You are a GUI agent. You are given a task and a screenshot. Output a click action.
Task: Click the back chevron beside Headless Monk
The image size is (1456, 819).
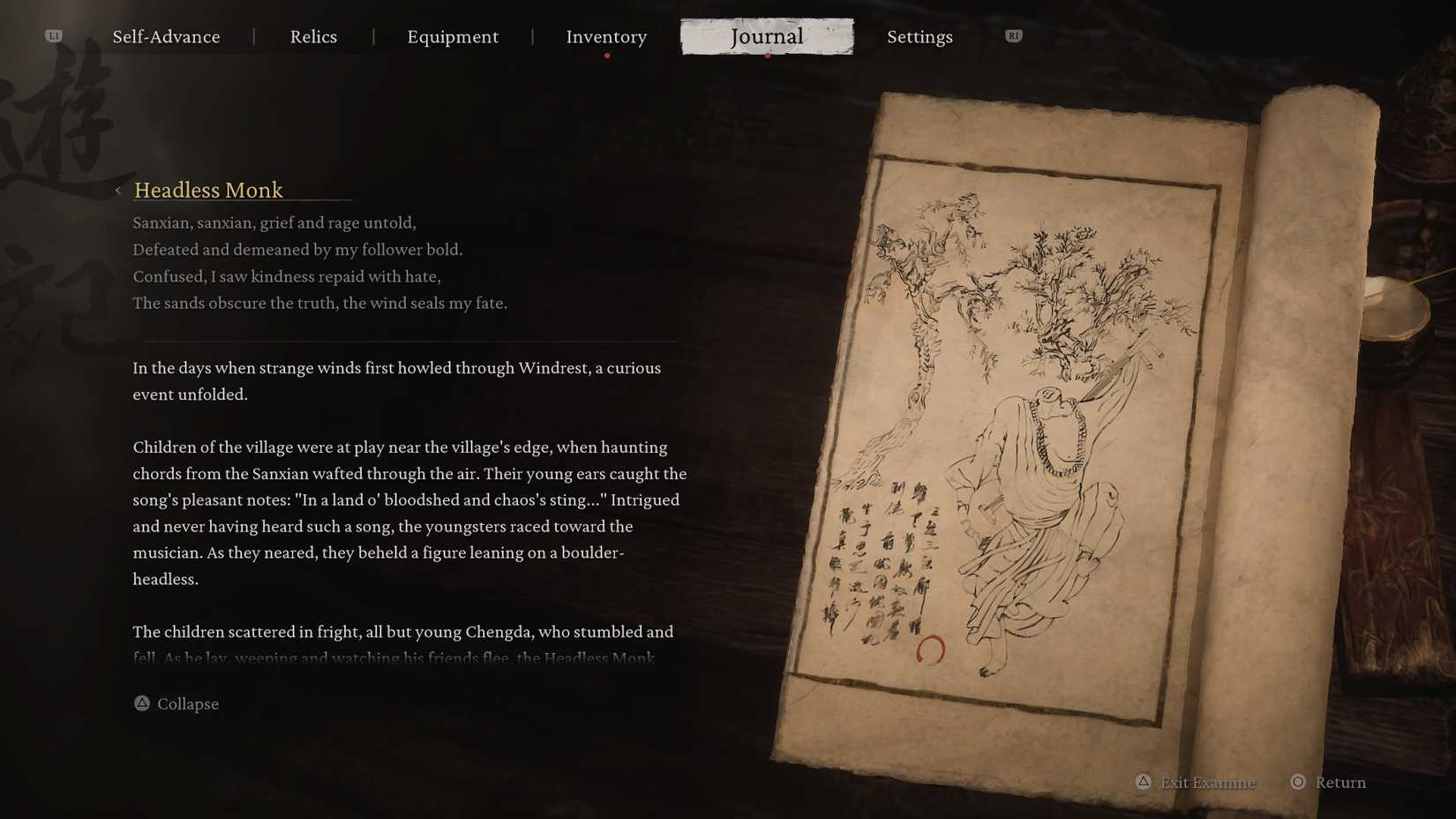pyautogui.click(x=119, y=191)
